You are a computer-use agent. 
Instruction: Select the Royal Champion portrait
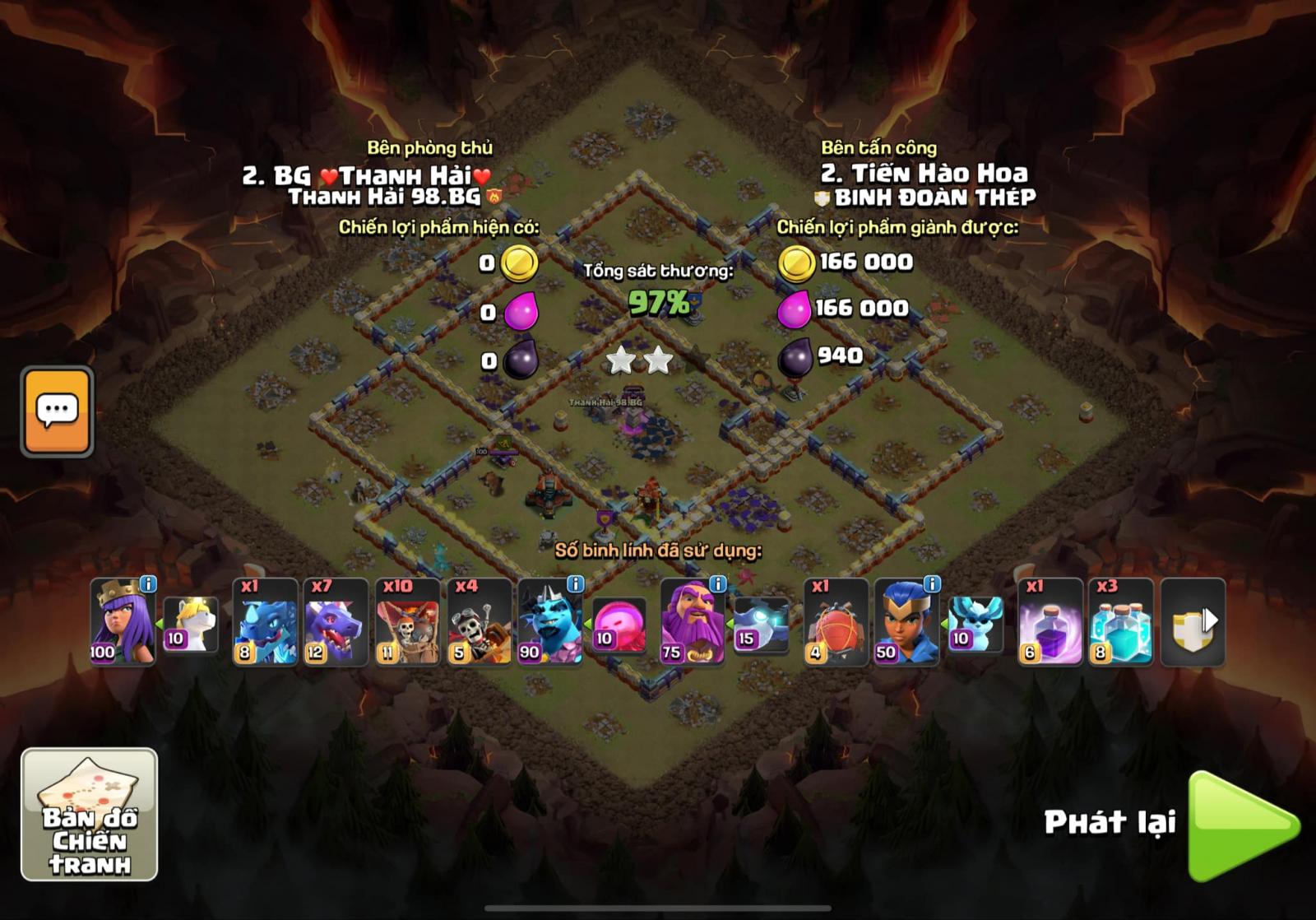click(x=905, y=627)
